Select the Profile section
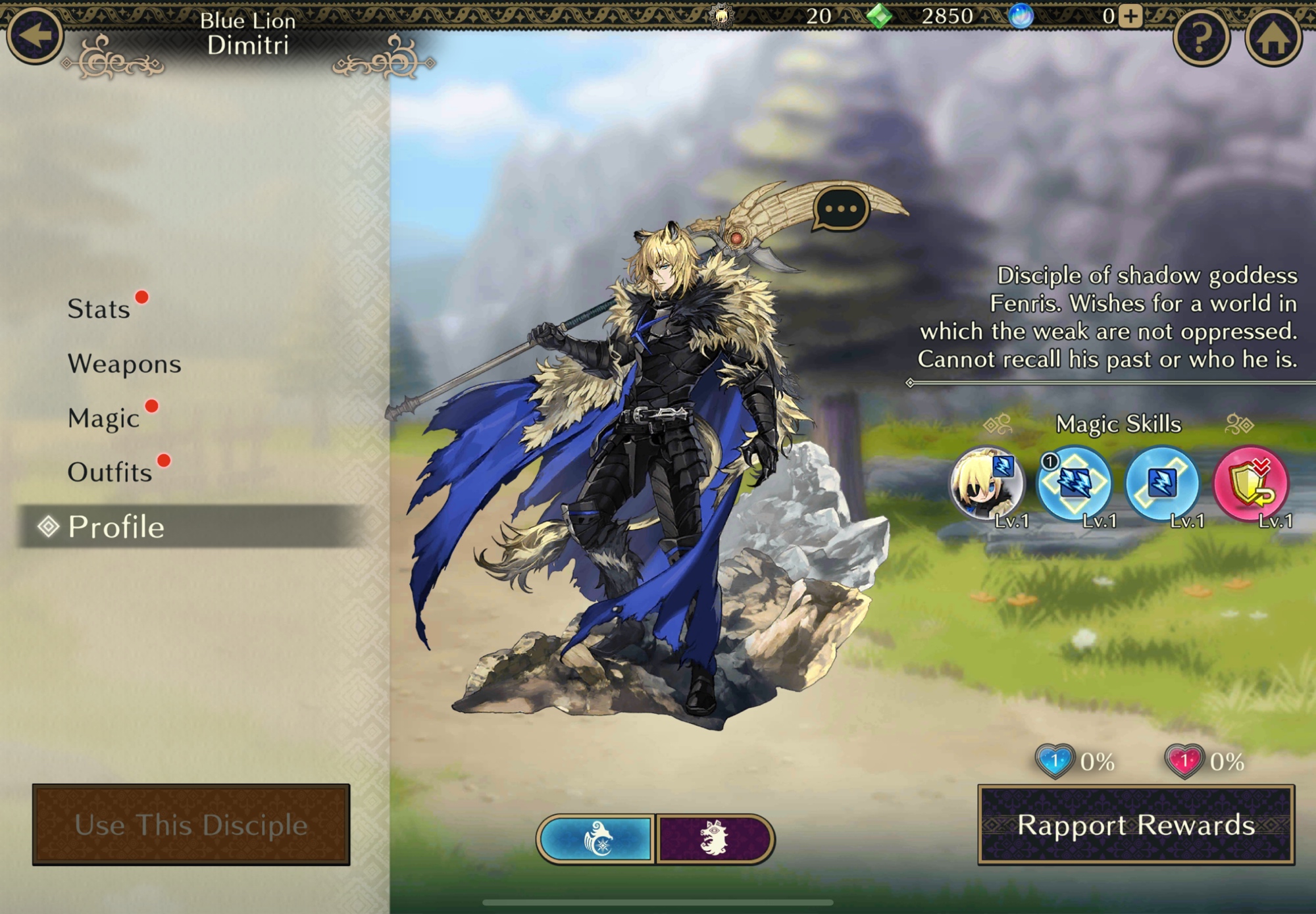The image size is (1316, 914). tap(116, 527)
